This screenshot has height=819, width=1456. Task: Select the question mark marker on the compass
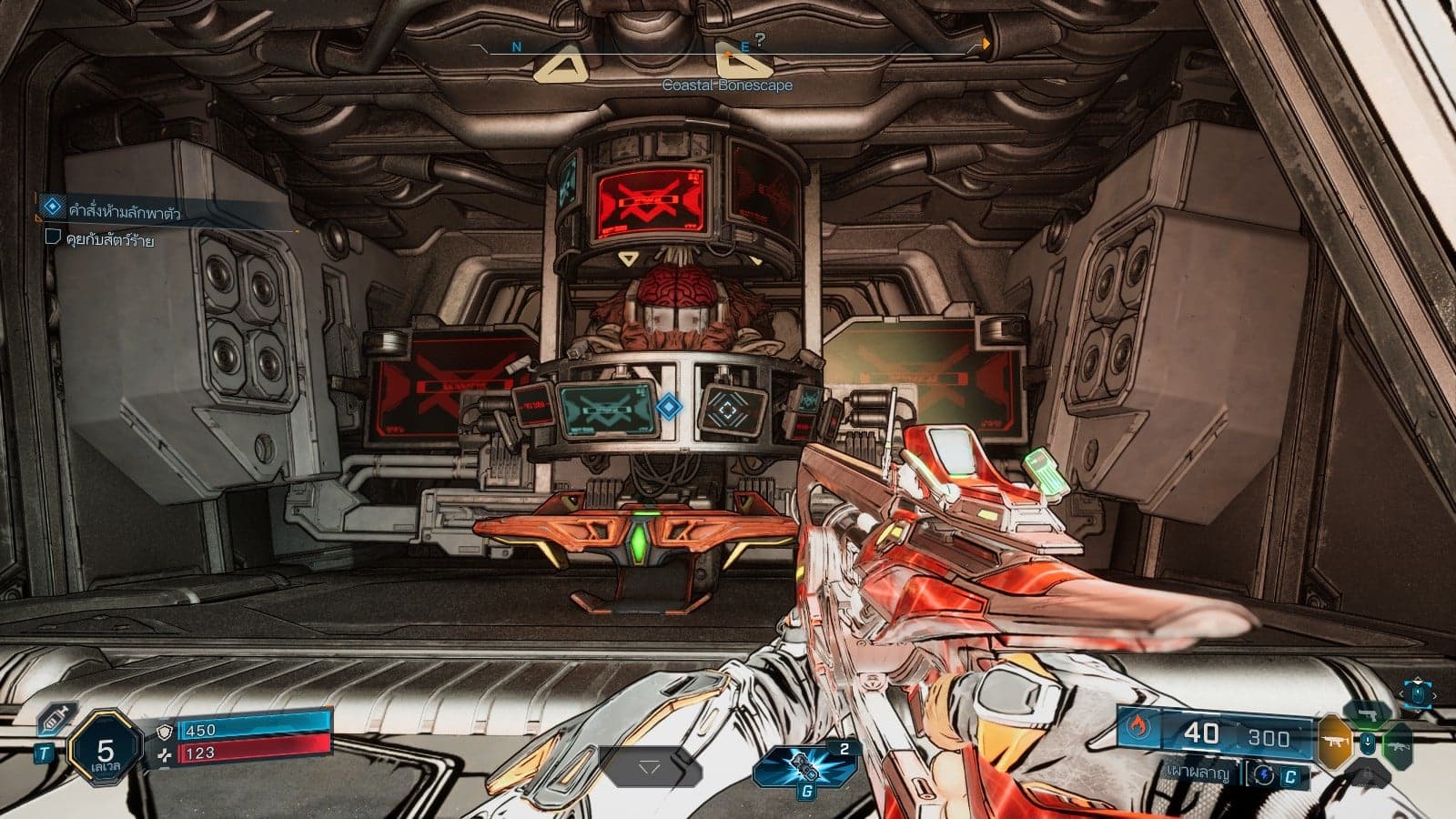tap(760, 39)
